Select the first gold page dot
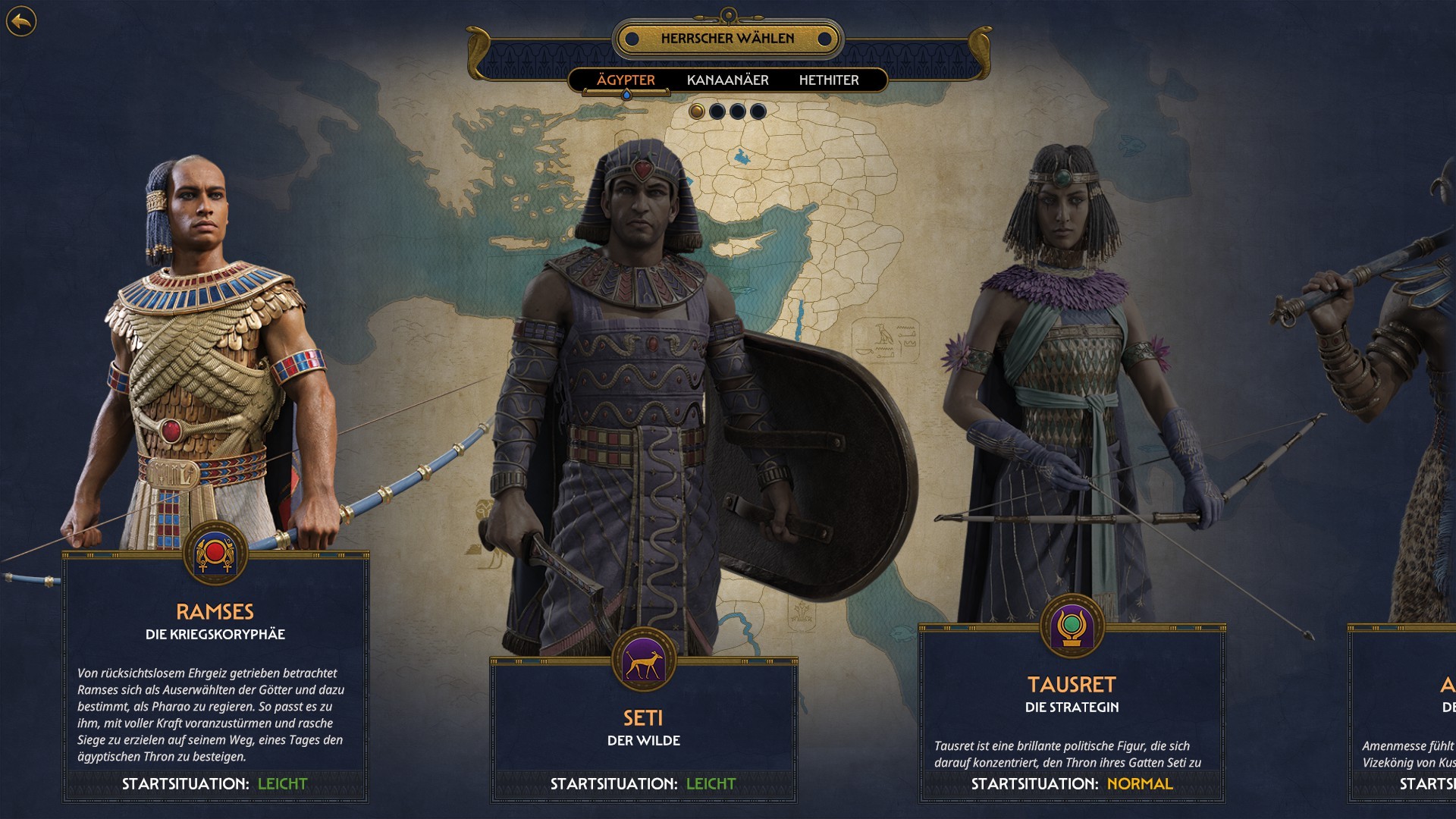The width and height of the screenshot is (1456, 819). [x=697, y=111]
